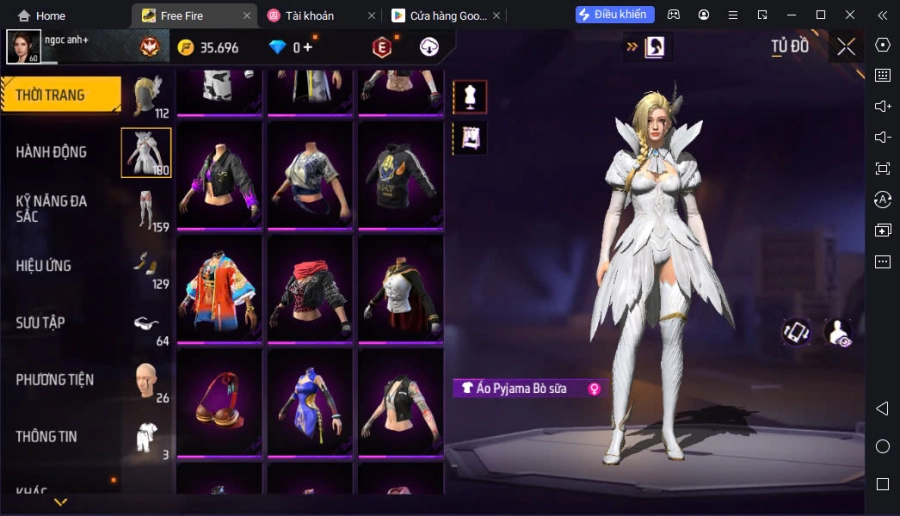Select the Phương Tiện tab

pyautogui.click(x=55, y=380)
